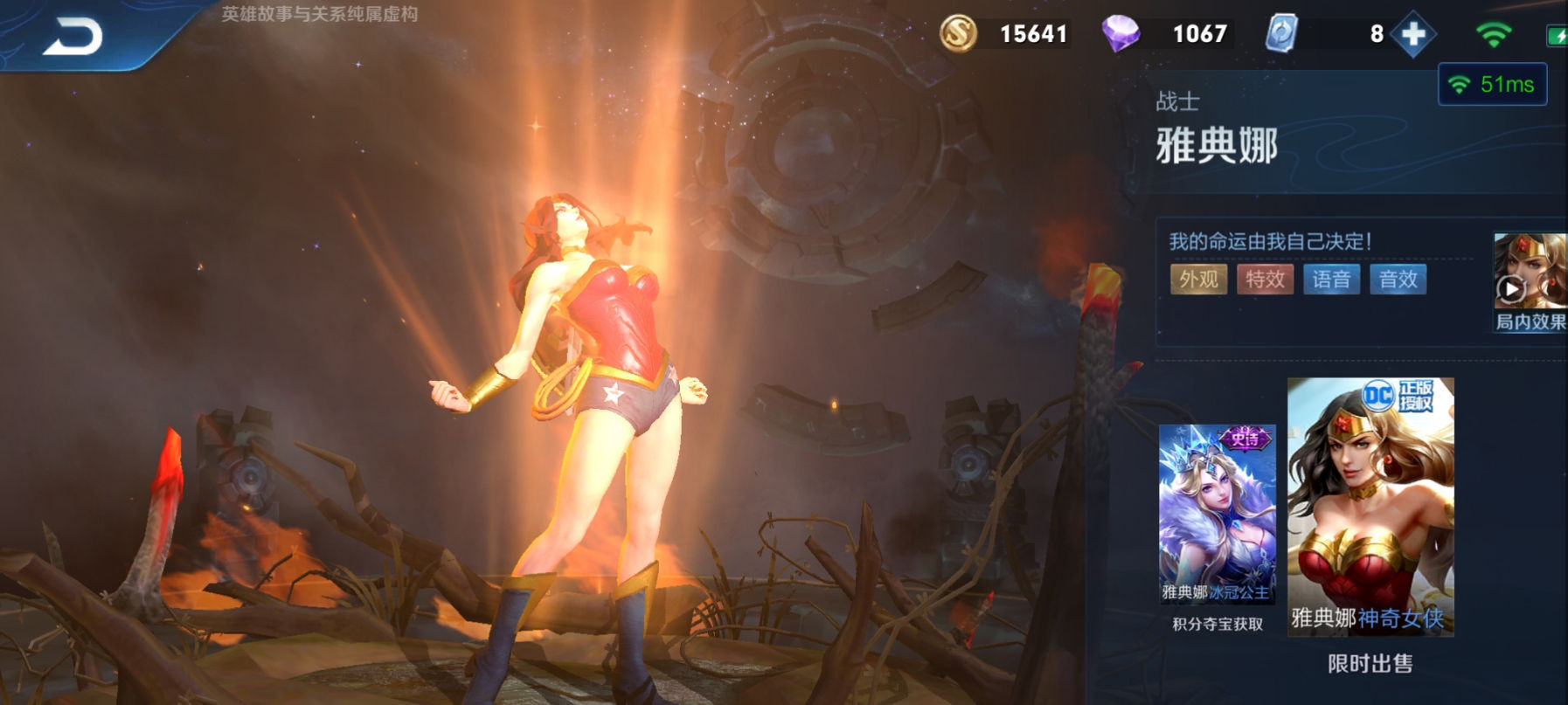The height and width of the screenshot is (705, 1568).
Task: Select the 音效 sound effects tag
Action: click(1398, 280)
